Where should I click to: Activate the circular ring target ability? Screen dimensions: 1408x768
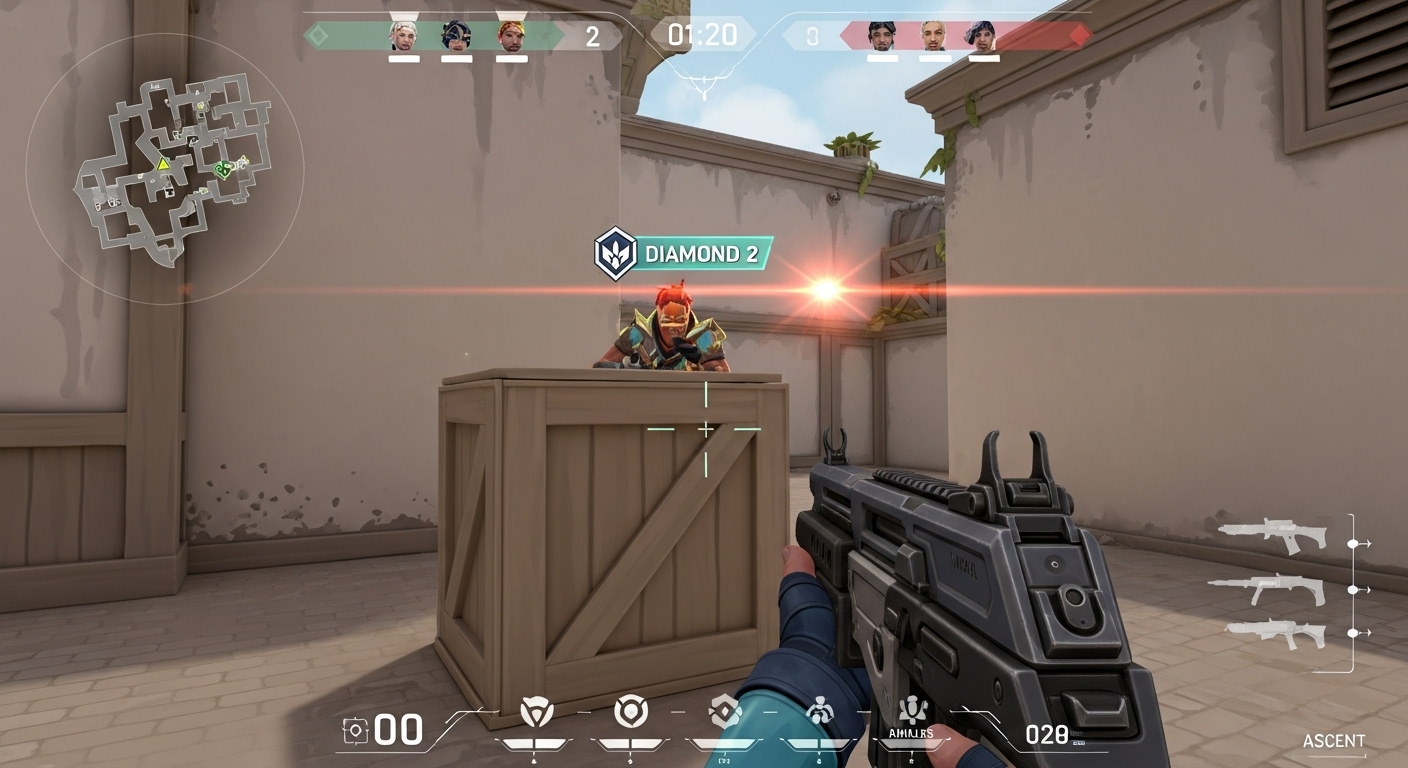pyautogui.click(x=630, y=711)
